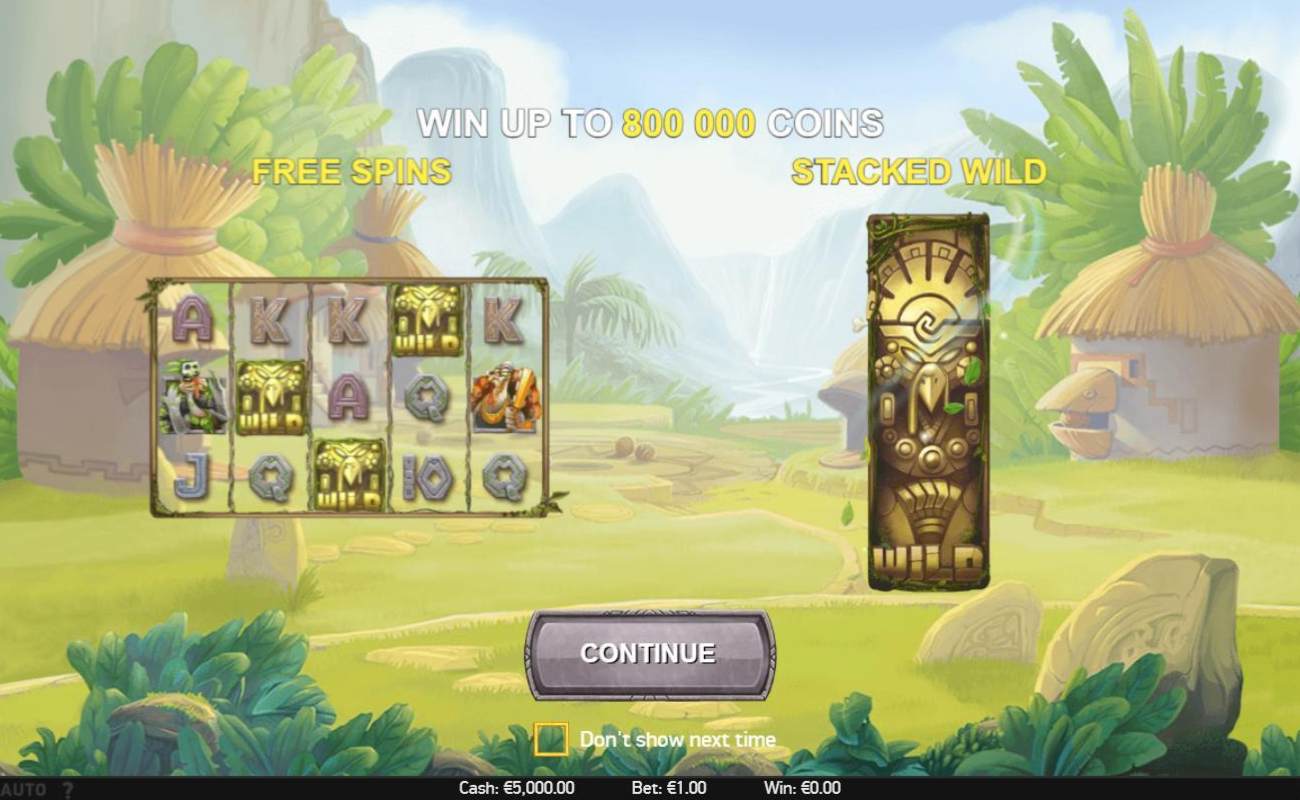Click the FREE SPINS heading
The image size is (1300, 800).
pos(352,172)
